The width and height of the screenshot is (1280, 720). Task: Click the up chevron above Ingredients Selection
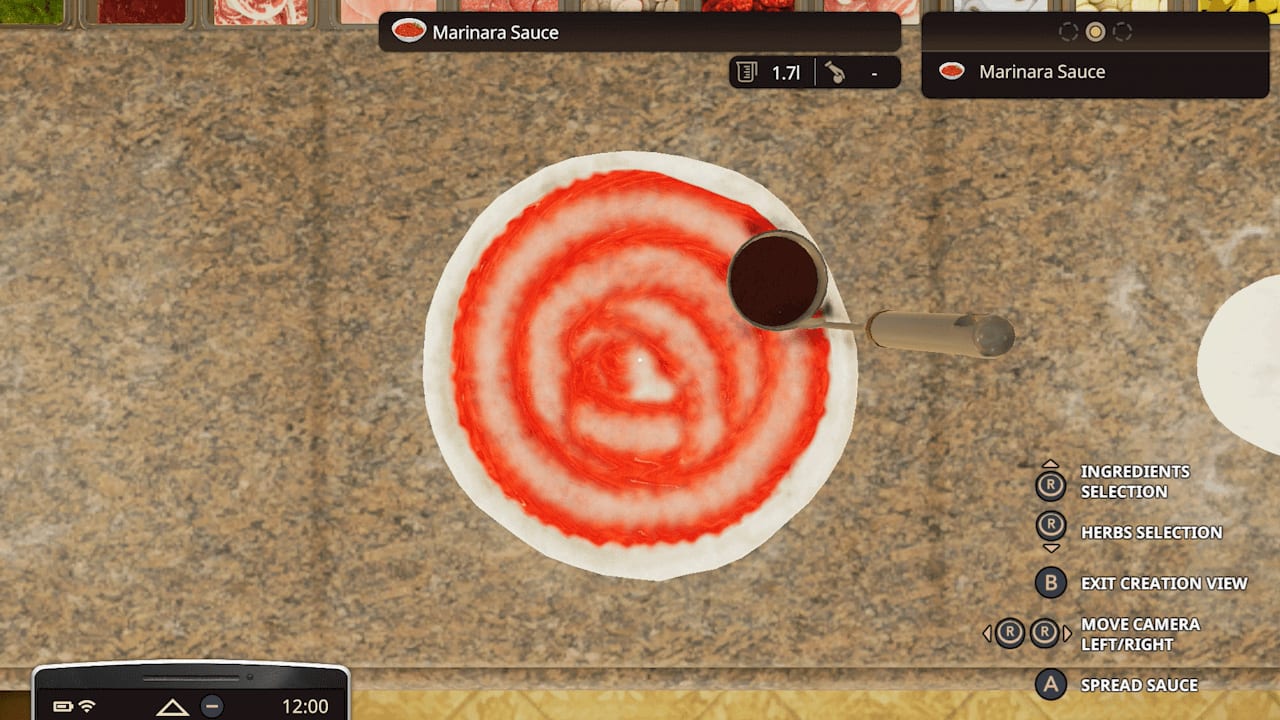coord(1051,463)
